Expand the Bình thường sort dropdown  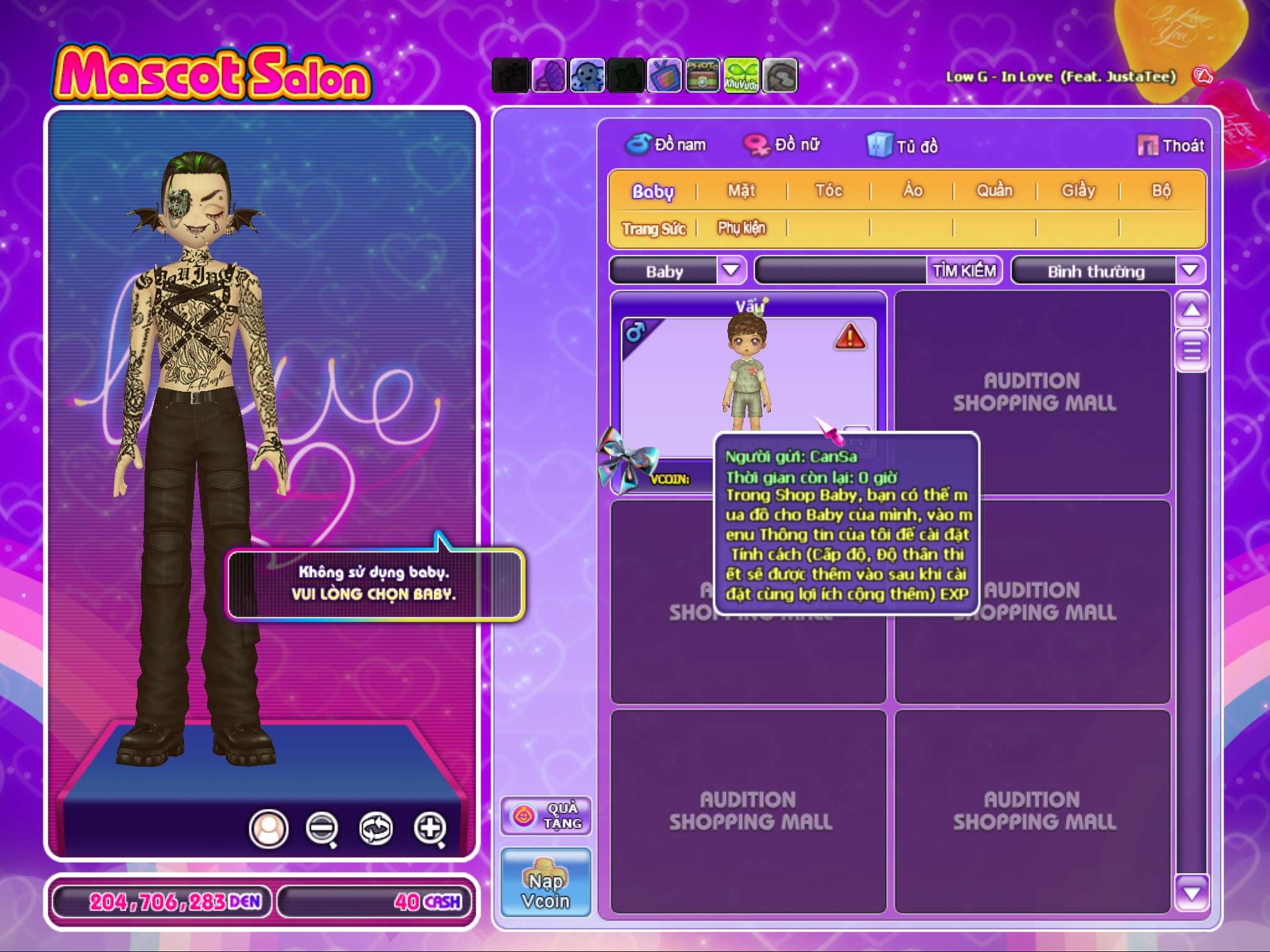coord(1189,271)
